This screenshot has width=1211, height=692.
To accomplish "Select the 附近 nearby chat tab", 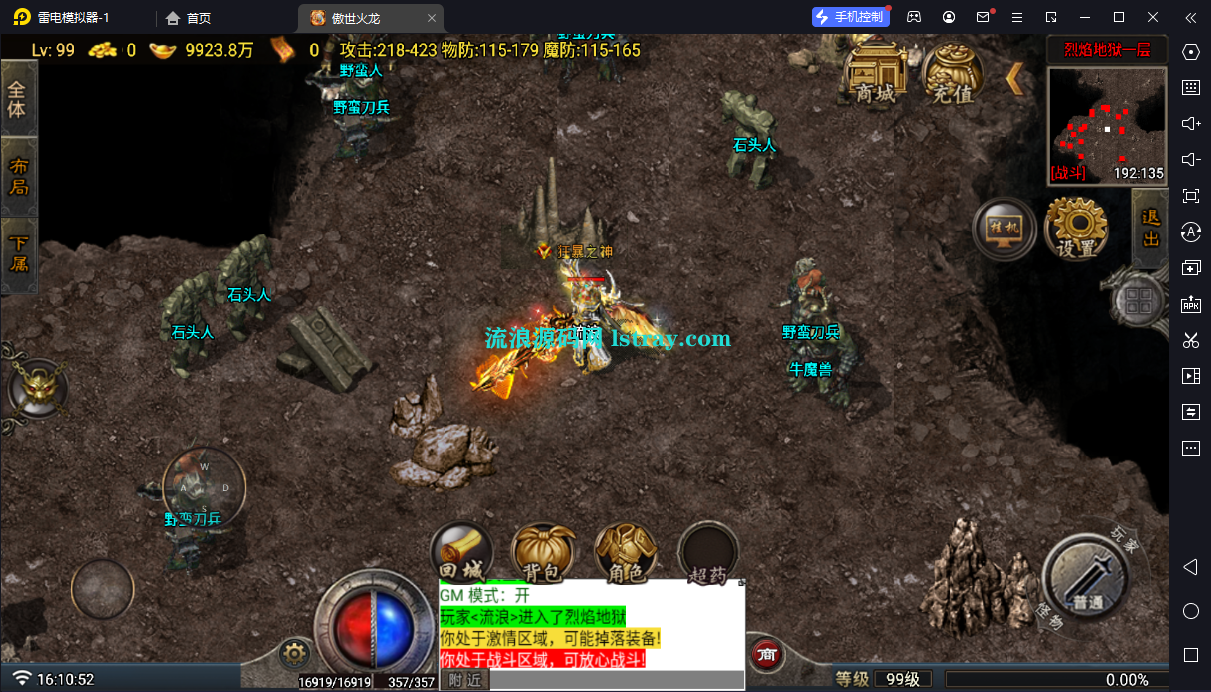I will tap(464, 680).
